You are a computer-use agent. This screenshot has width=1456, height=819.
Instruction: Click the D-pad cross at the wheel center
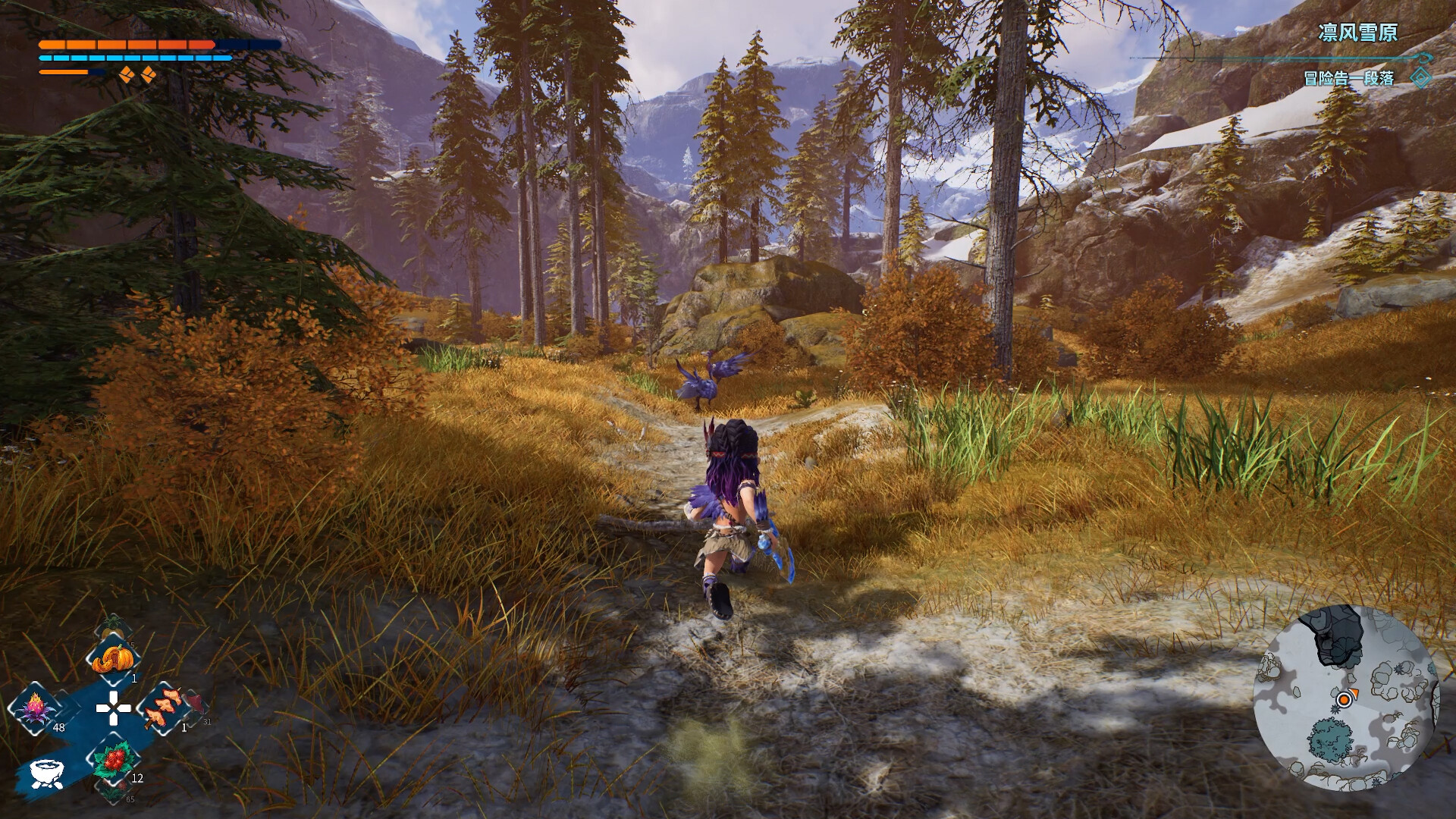113,708
